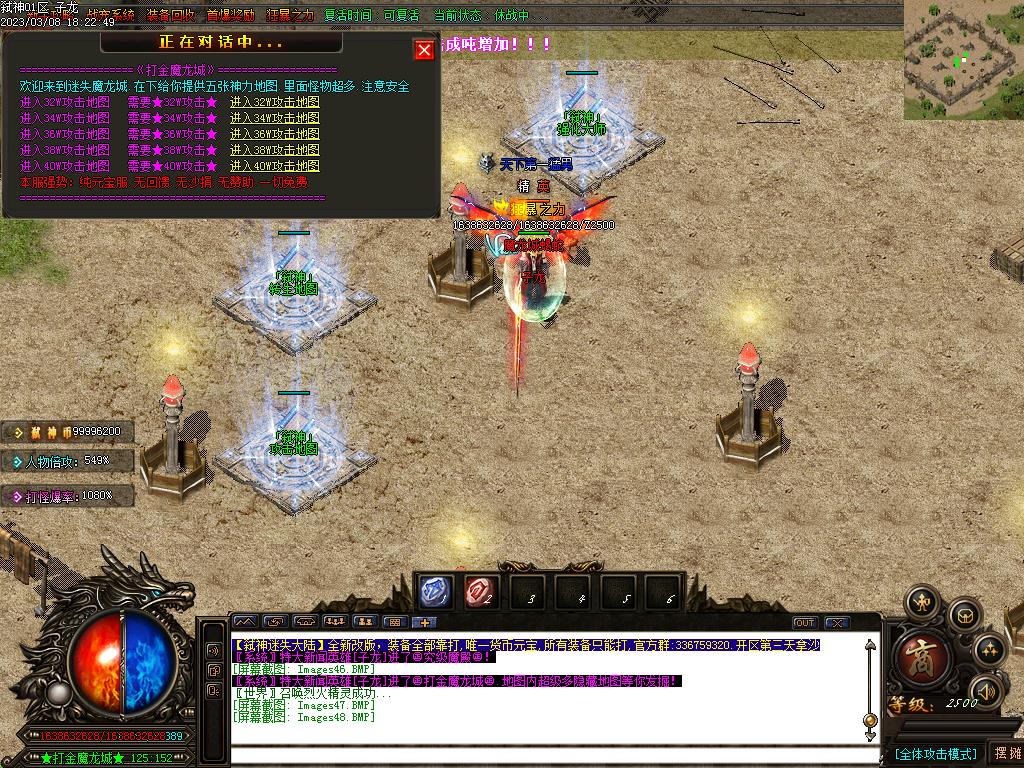The image size is (1024, 768).
Task: Select the 36W attack map link
Action: 274,134
